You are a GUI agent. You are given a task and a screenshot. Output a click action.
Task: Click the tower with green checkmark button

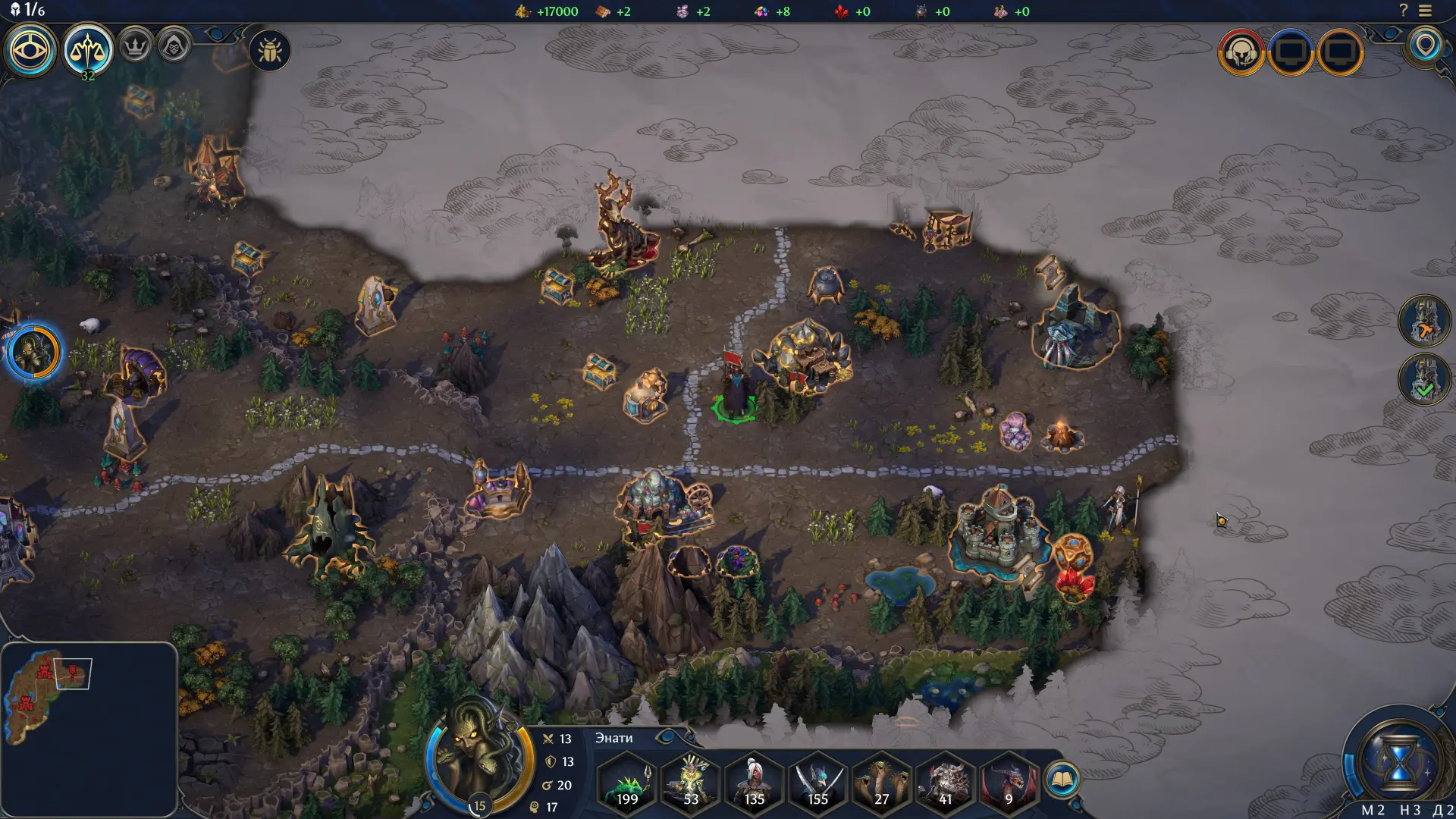[x=1424, y=379]
